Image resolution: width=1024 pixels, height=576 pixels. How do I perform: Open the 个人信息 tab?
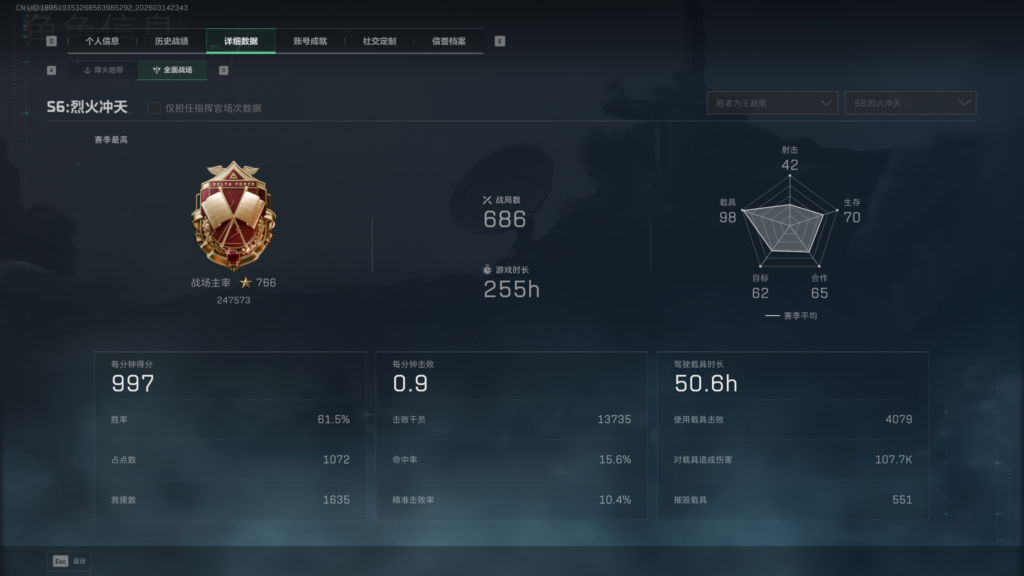102,41
